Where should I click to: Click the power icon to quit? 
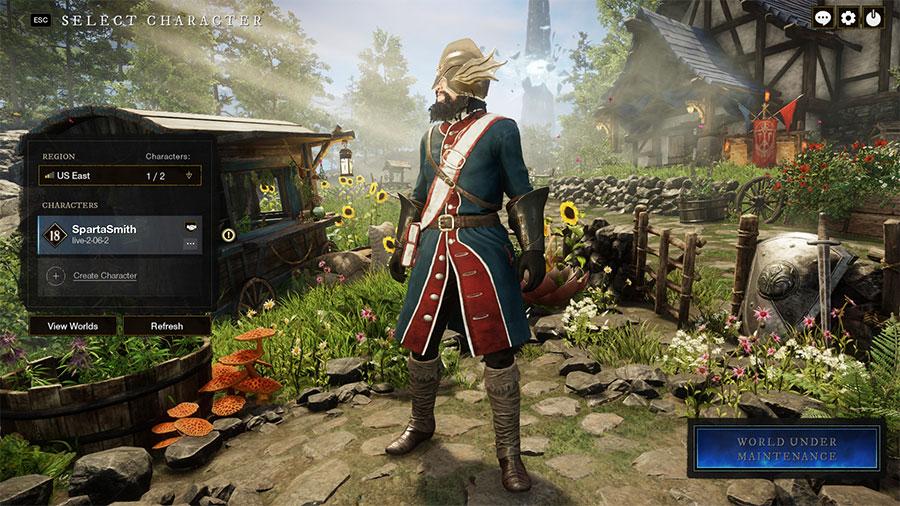874,17
